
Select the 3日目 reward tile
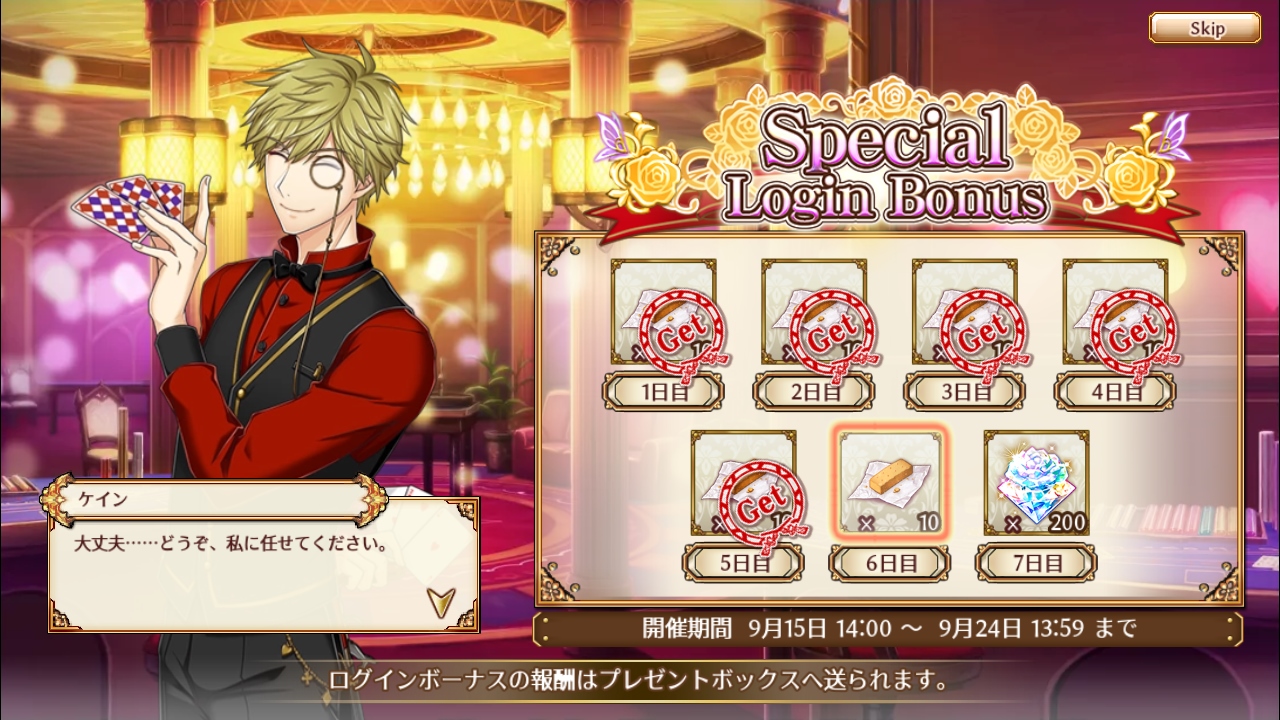[x=964, y=312]
